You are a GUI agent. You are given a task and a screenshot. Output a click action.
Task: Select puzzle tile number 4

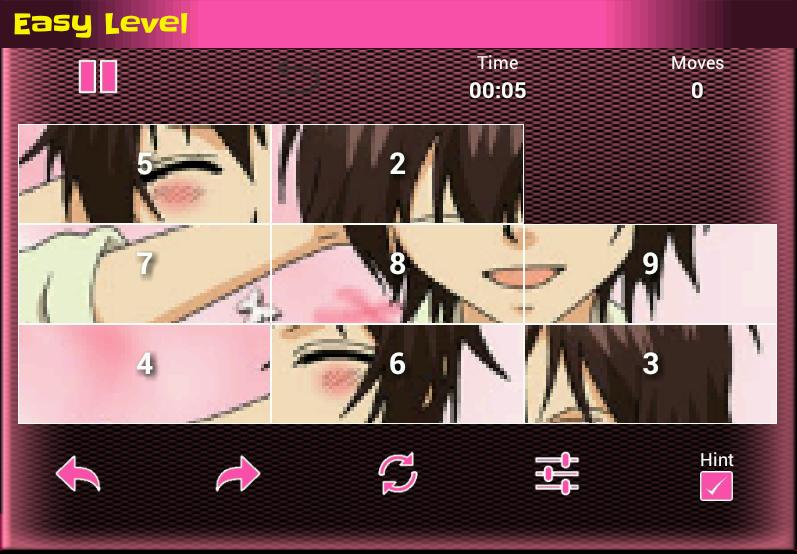[x=145, y=373]
